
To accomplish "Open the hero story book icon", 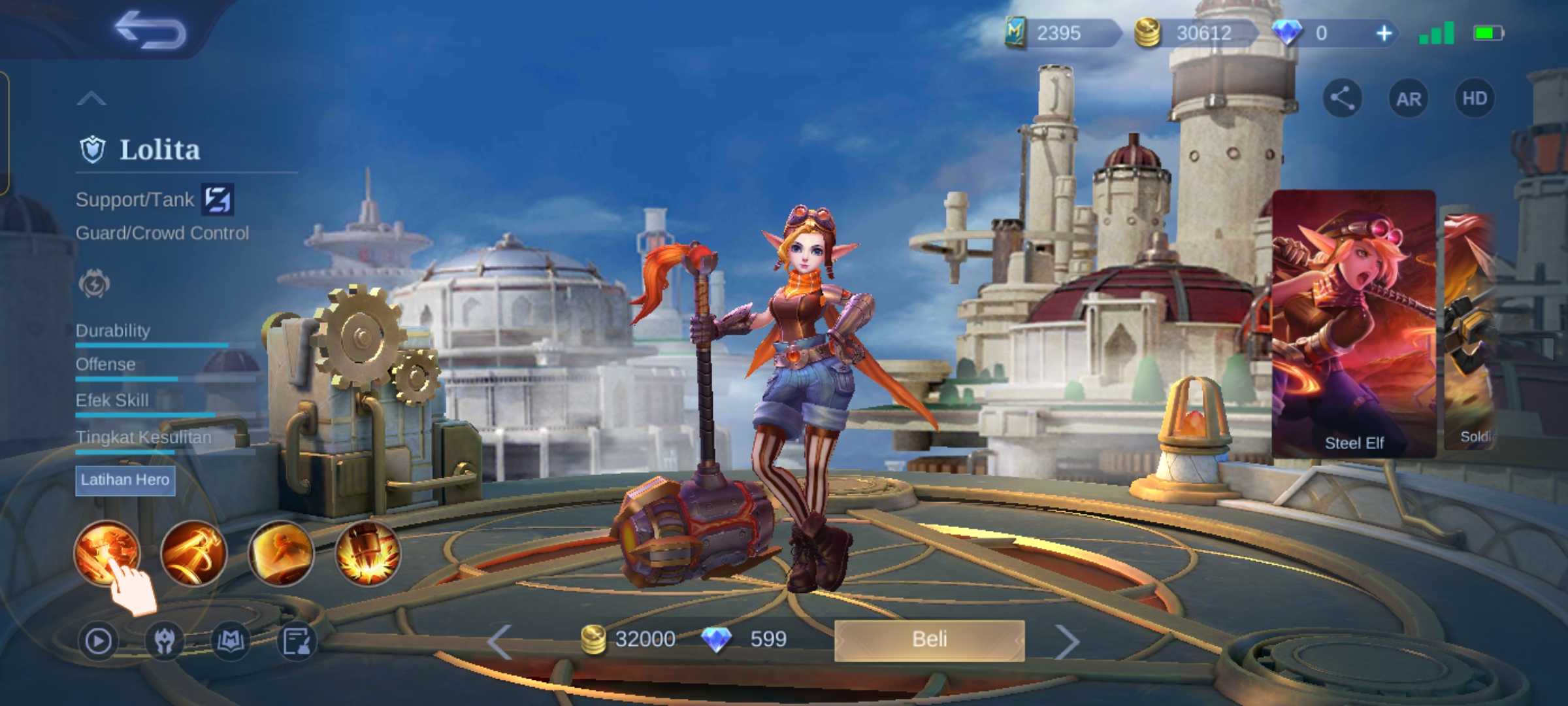I will pyautogui.click(x=231, y=641).
